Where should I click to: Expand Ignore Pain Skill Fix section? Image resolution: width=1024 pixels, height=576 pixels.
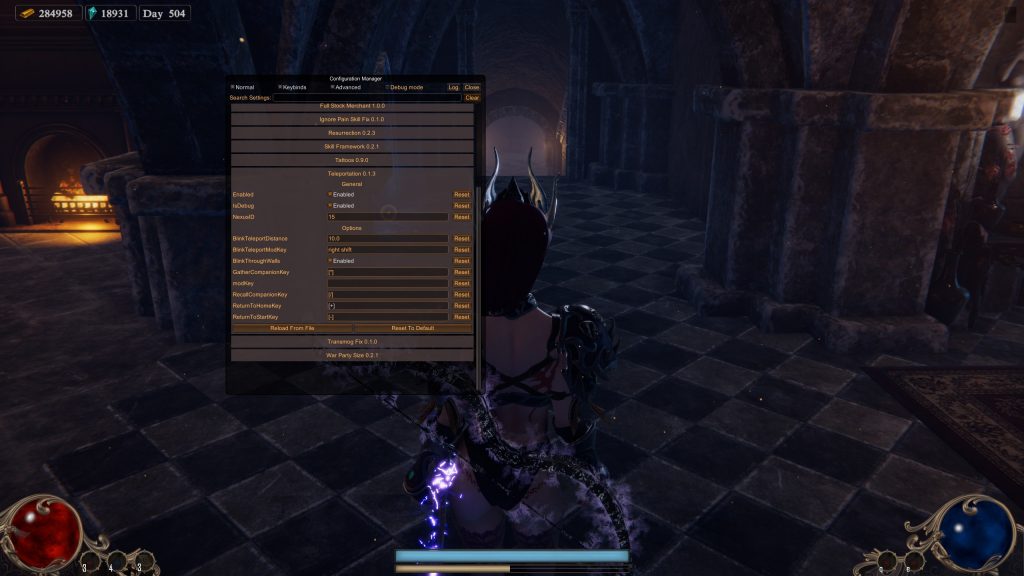pyautogui.click(x=352, y=119)
